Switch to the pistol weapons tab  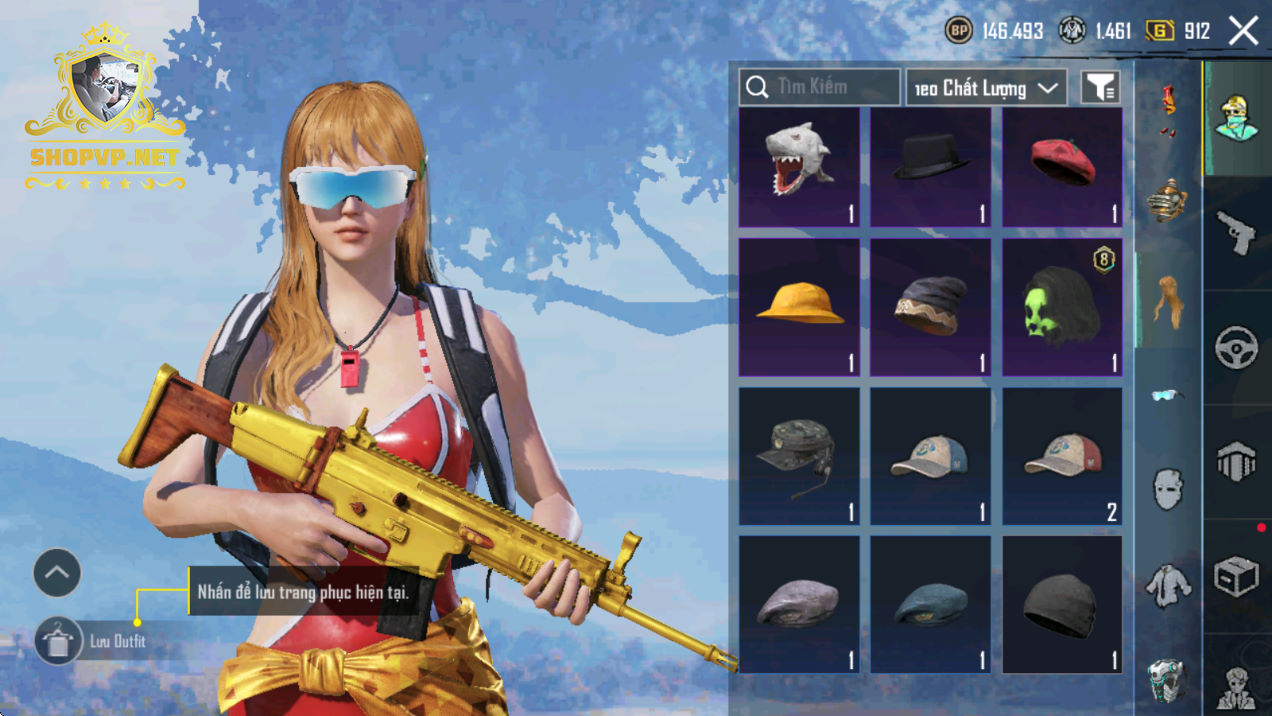(x=1237, y=232)
